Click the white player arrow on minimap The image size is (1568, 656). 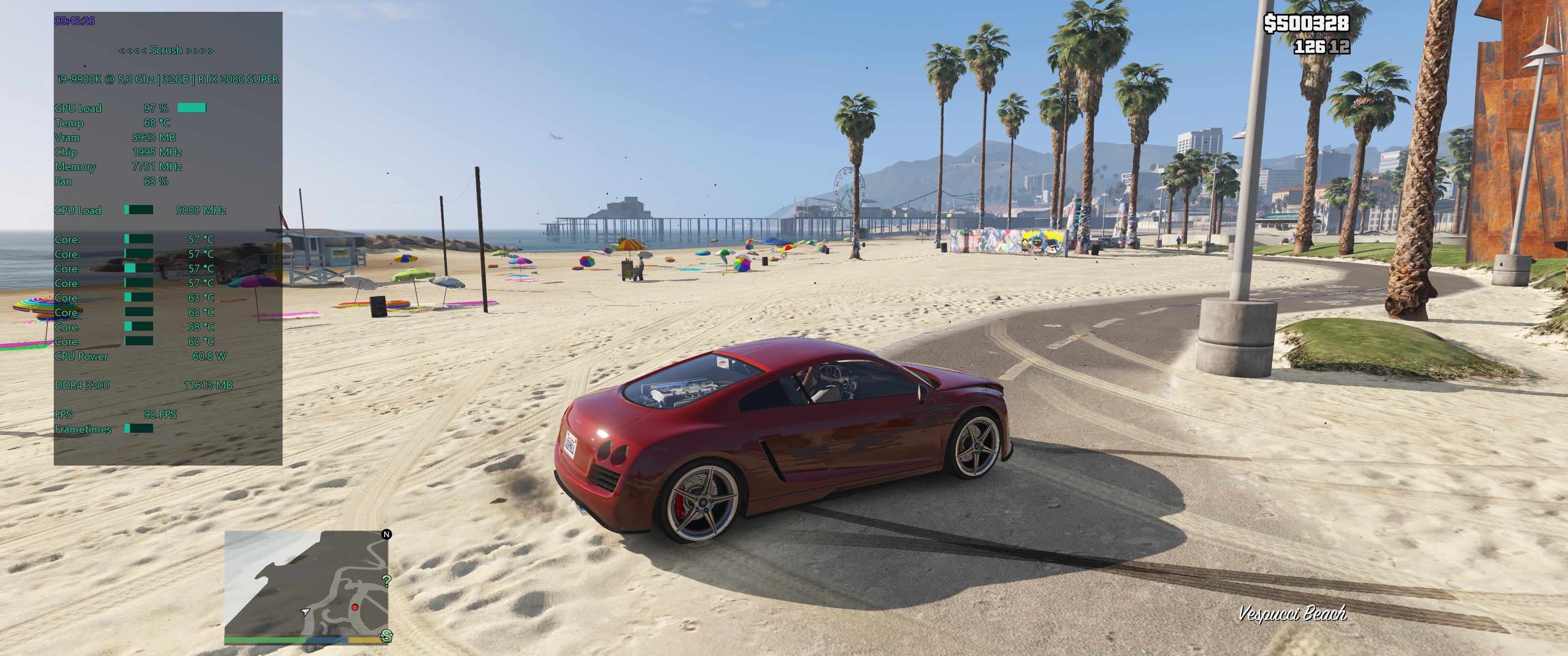pos(305,611)
